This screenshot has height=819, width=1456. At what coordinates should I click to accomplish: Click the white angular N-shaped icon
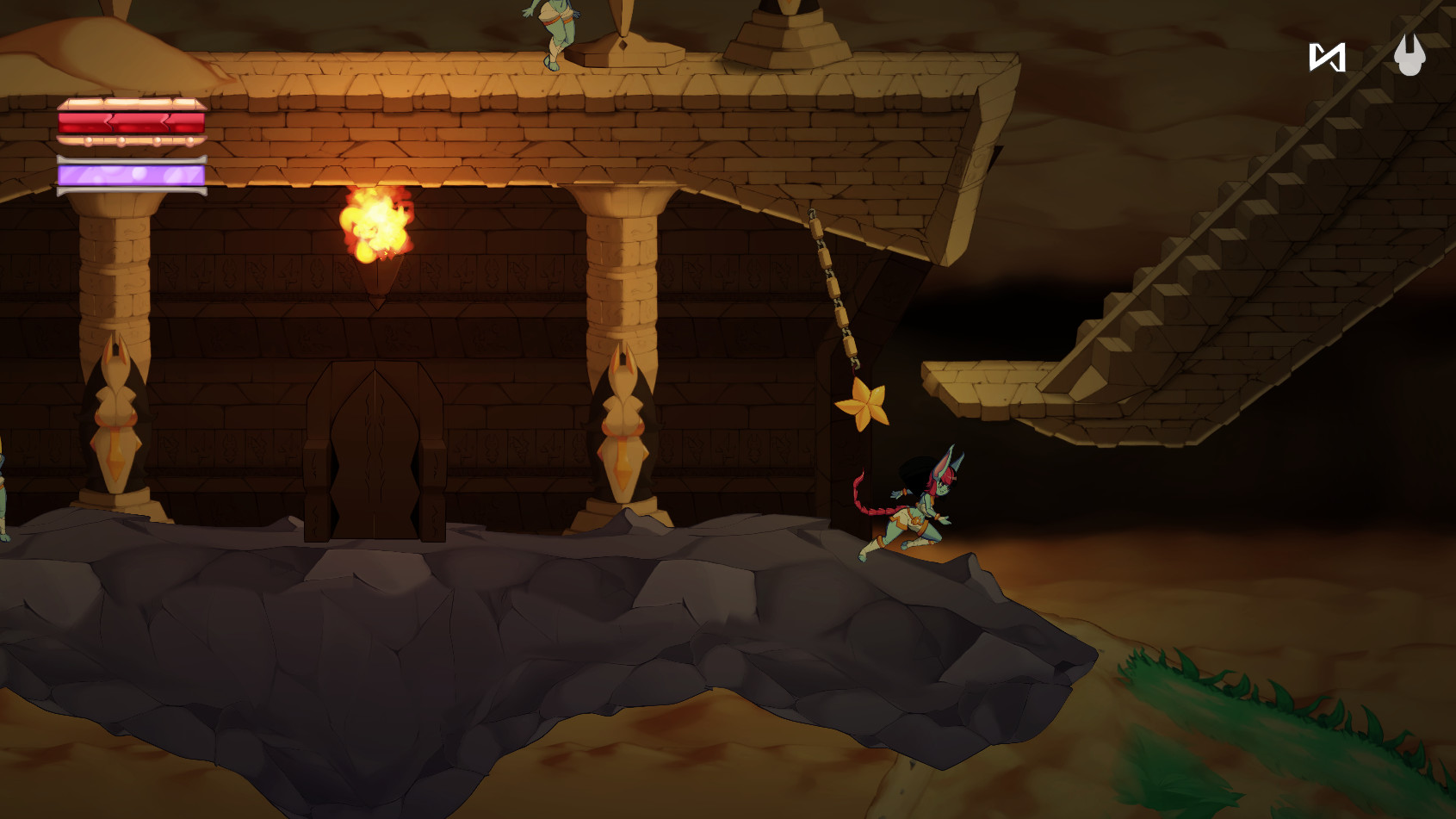pos(1327,58)
